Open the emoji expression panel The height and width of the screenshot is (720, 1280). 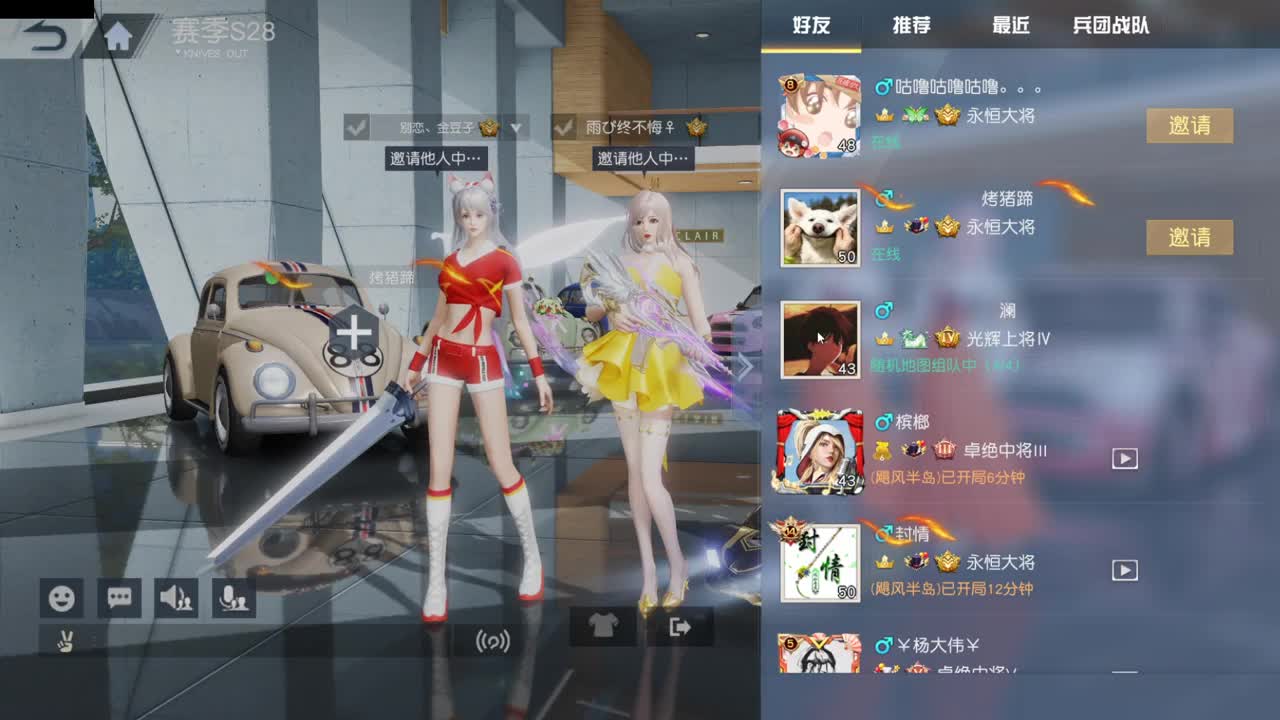pyautogui.click(x=60, y=598)
